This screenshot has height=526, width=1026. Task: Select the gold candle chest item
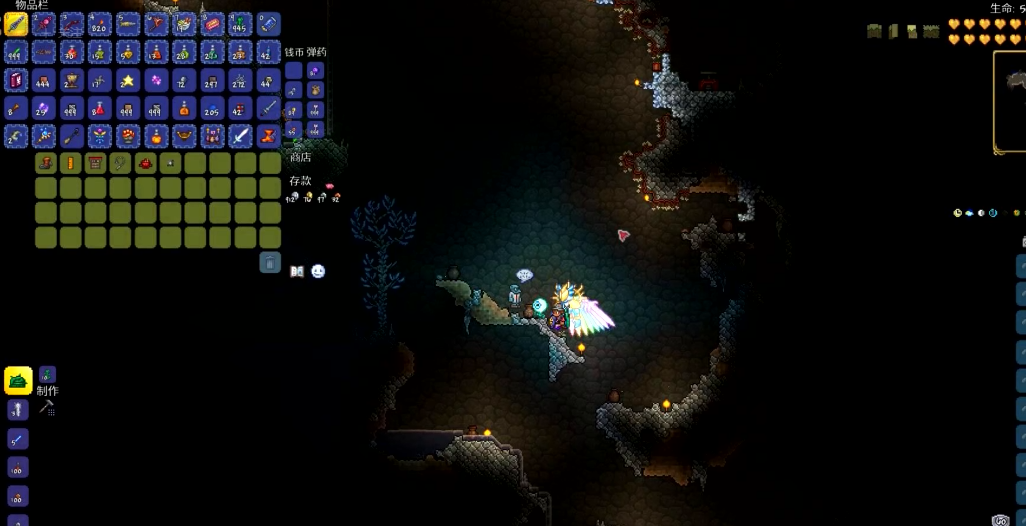[71, 163]
